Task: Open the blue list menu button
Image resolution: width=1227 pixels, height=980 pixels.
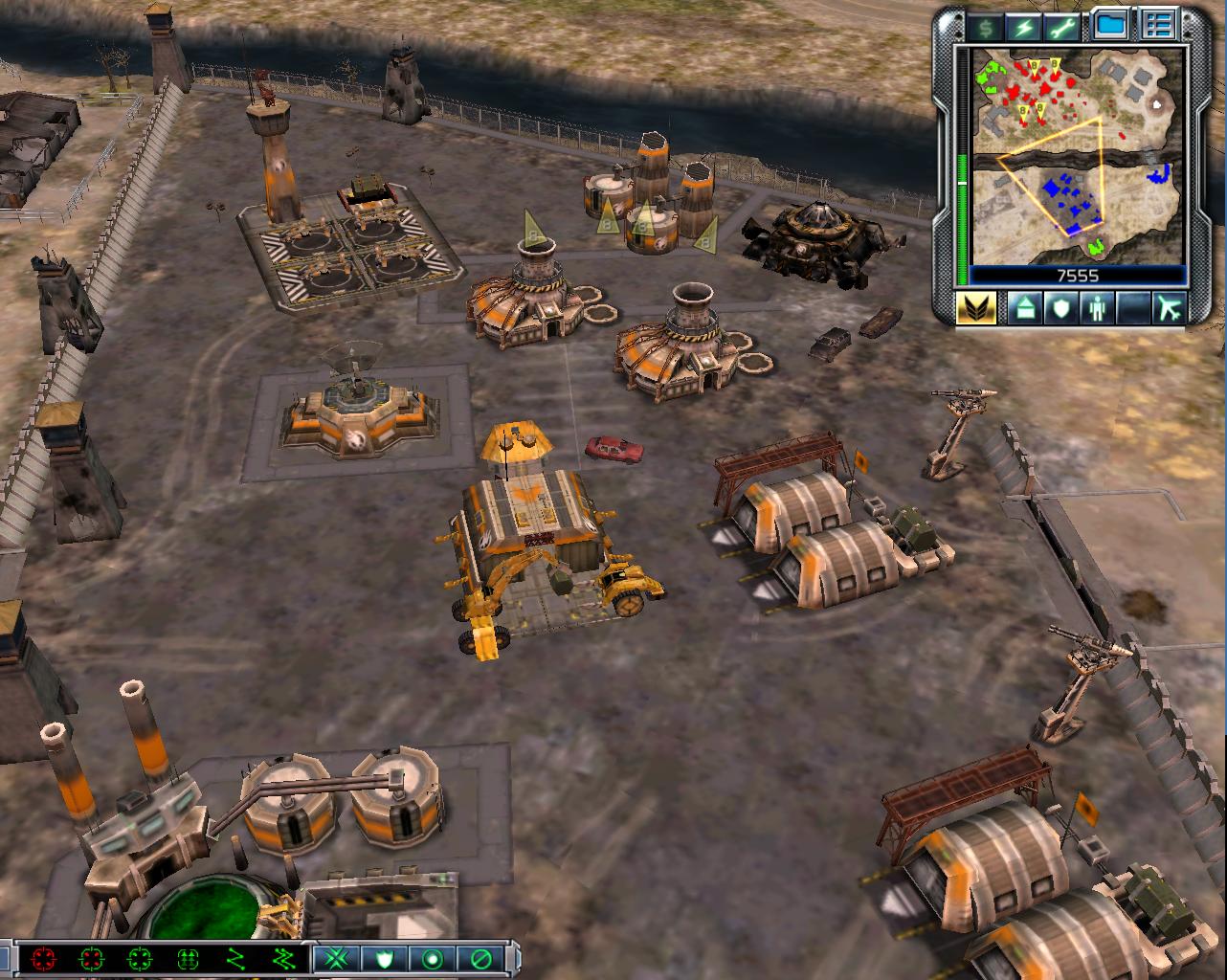Action: (1160, 26)
